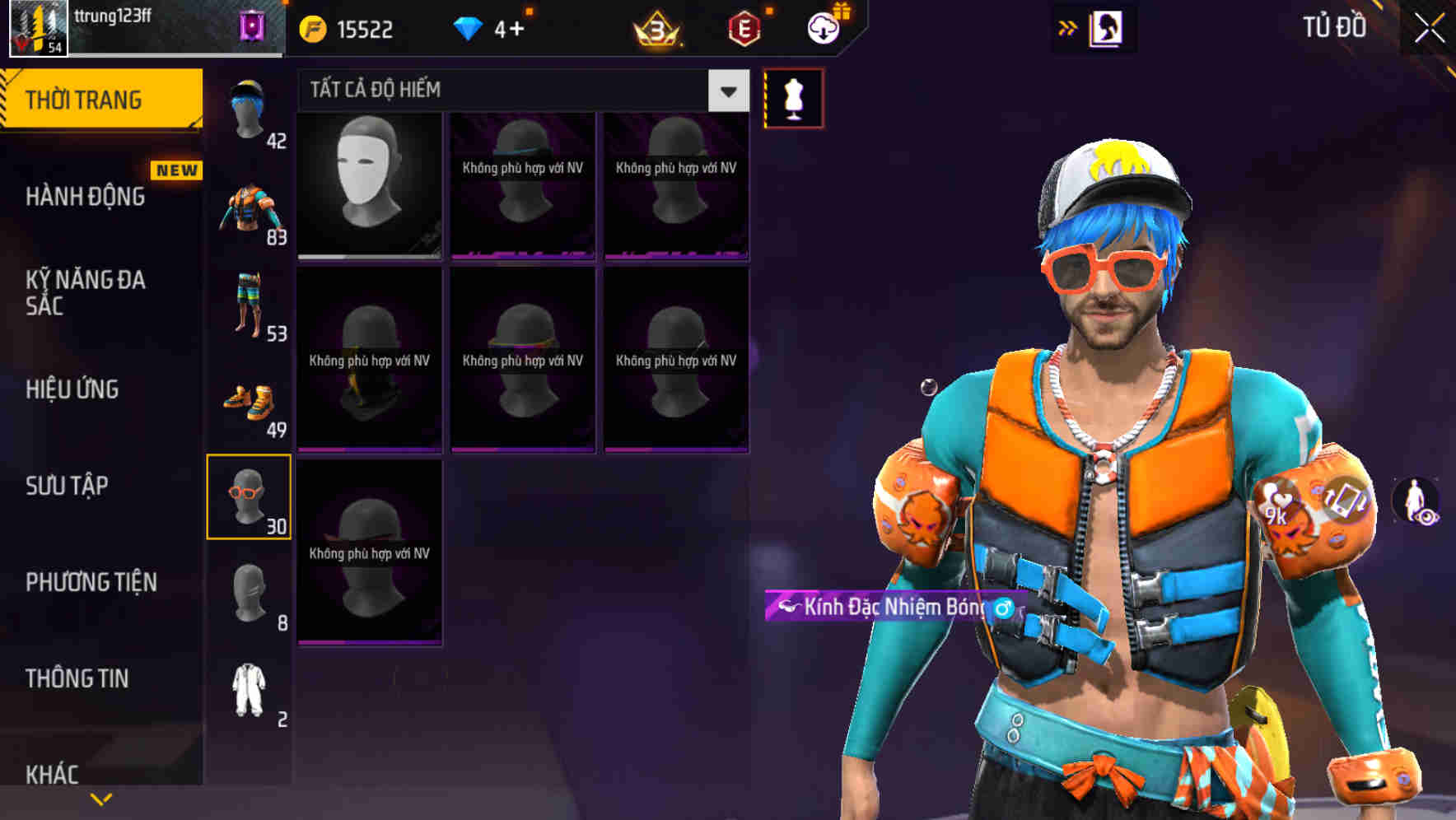Open the SƯU TẬP menu section
Image resolution: width=1456 pixels, height=820 pixels.
click(66, 486)
